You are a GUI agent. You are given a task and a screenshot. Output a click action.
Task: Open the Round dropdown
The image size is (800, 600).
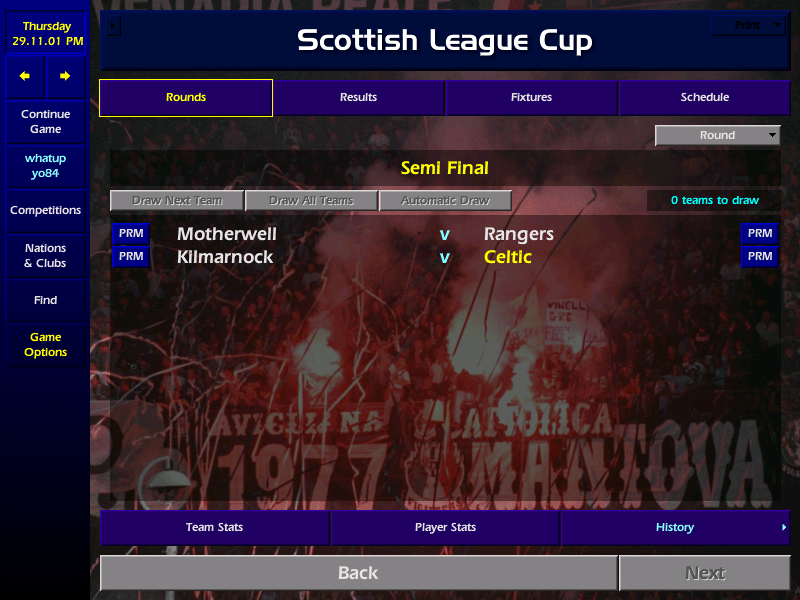click(x=717, y=136)
